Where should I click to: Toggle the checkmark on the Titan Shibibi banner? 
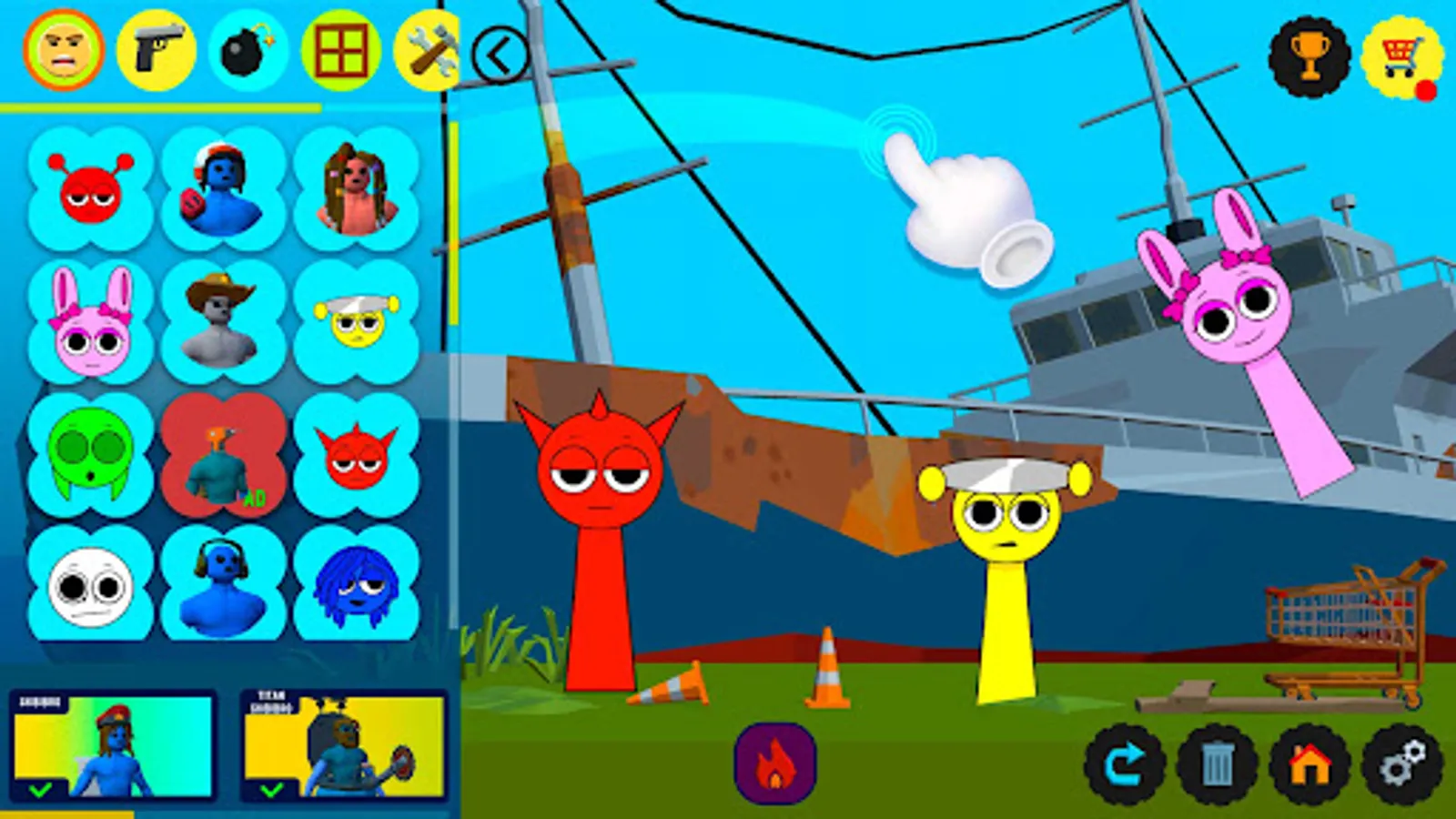pos(269,791)
